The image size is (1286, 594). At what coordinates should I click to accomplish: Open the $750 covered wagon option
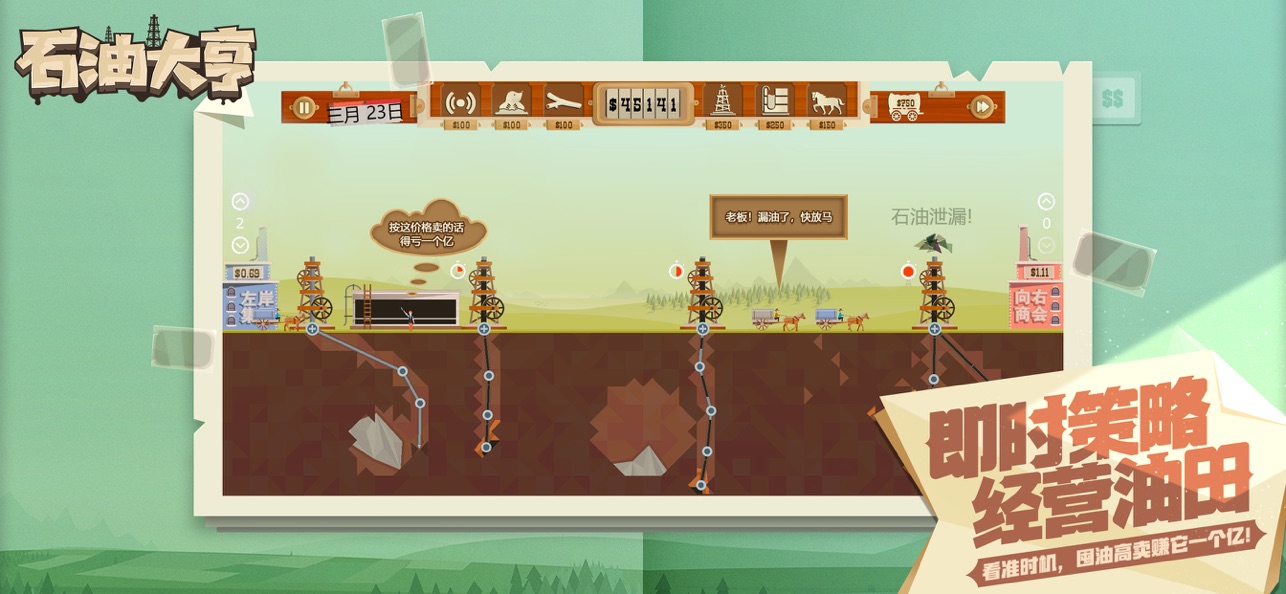coord(904,107)
